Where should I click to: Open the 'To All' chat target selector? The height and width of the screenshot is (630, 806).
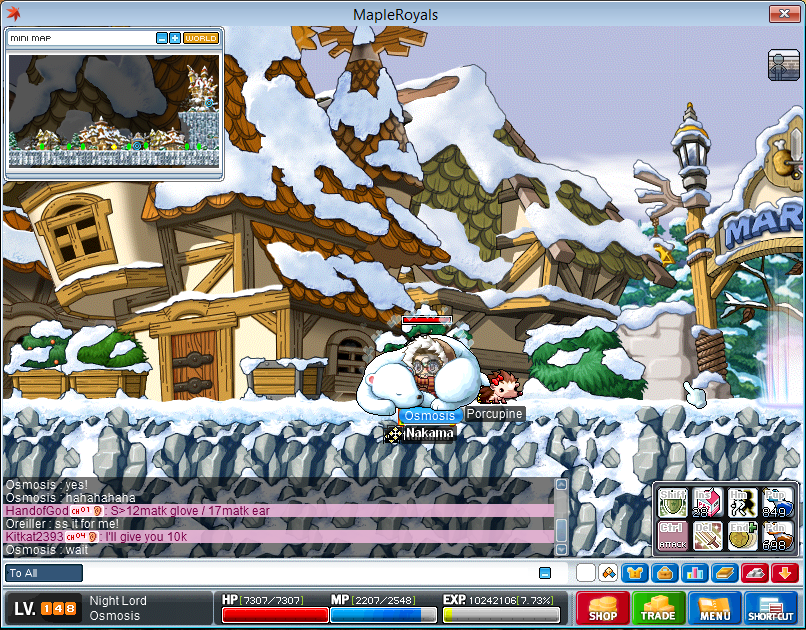(x=44, y=573)
